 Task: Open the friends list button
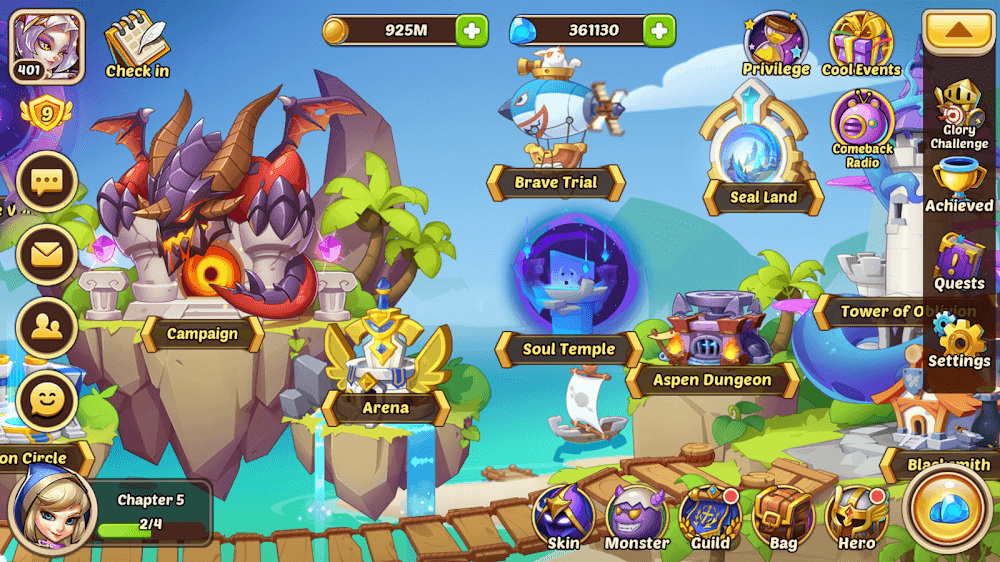click(46, 327)
